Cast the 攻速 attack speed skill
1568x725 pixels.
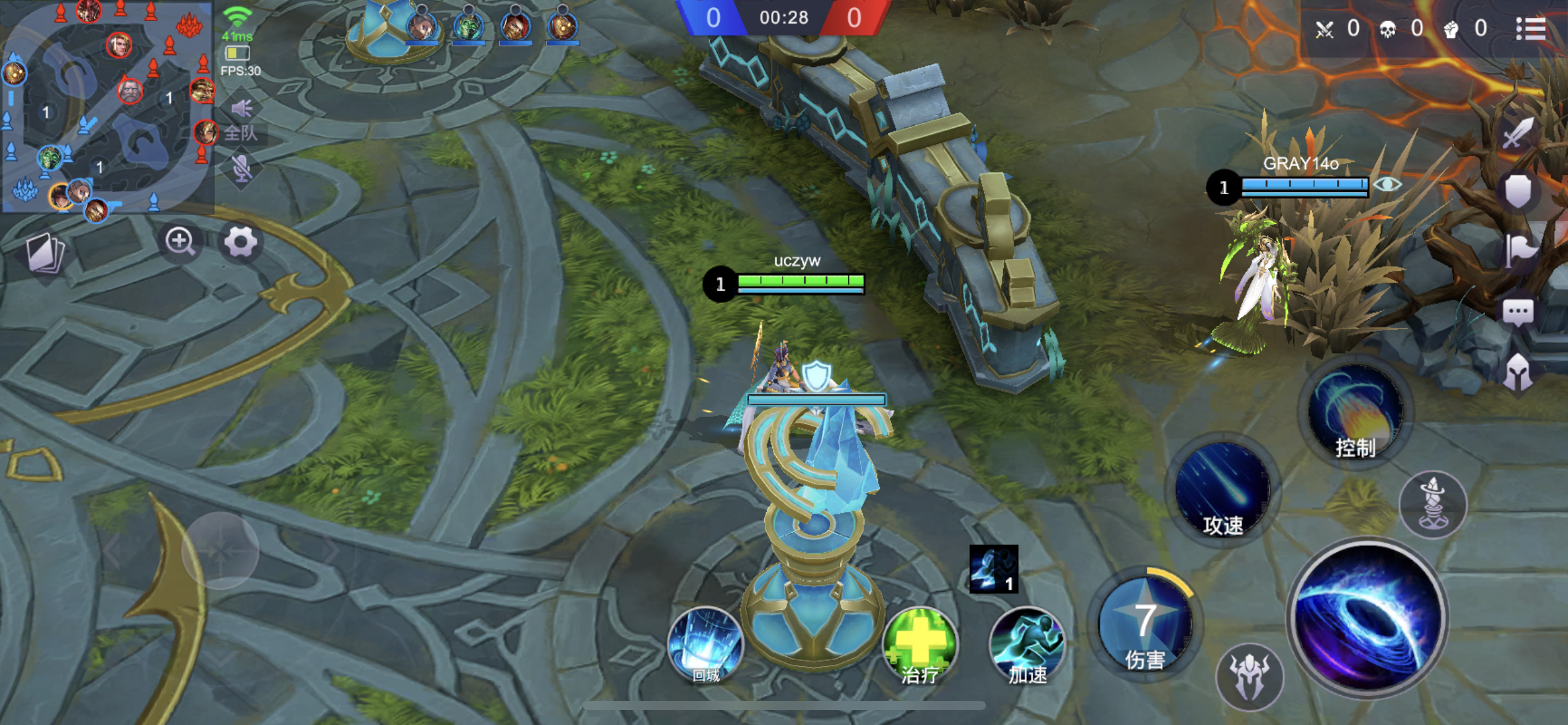pyautogui.click(x=1223, y=490)
